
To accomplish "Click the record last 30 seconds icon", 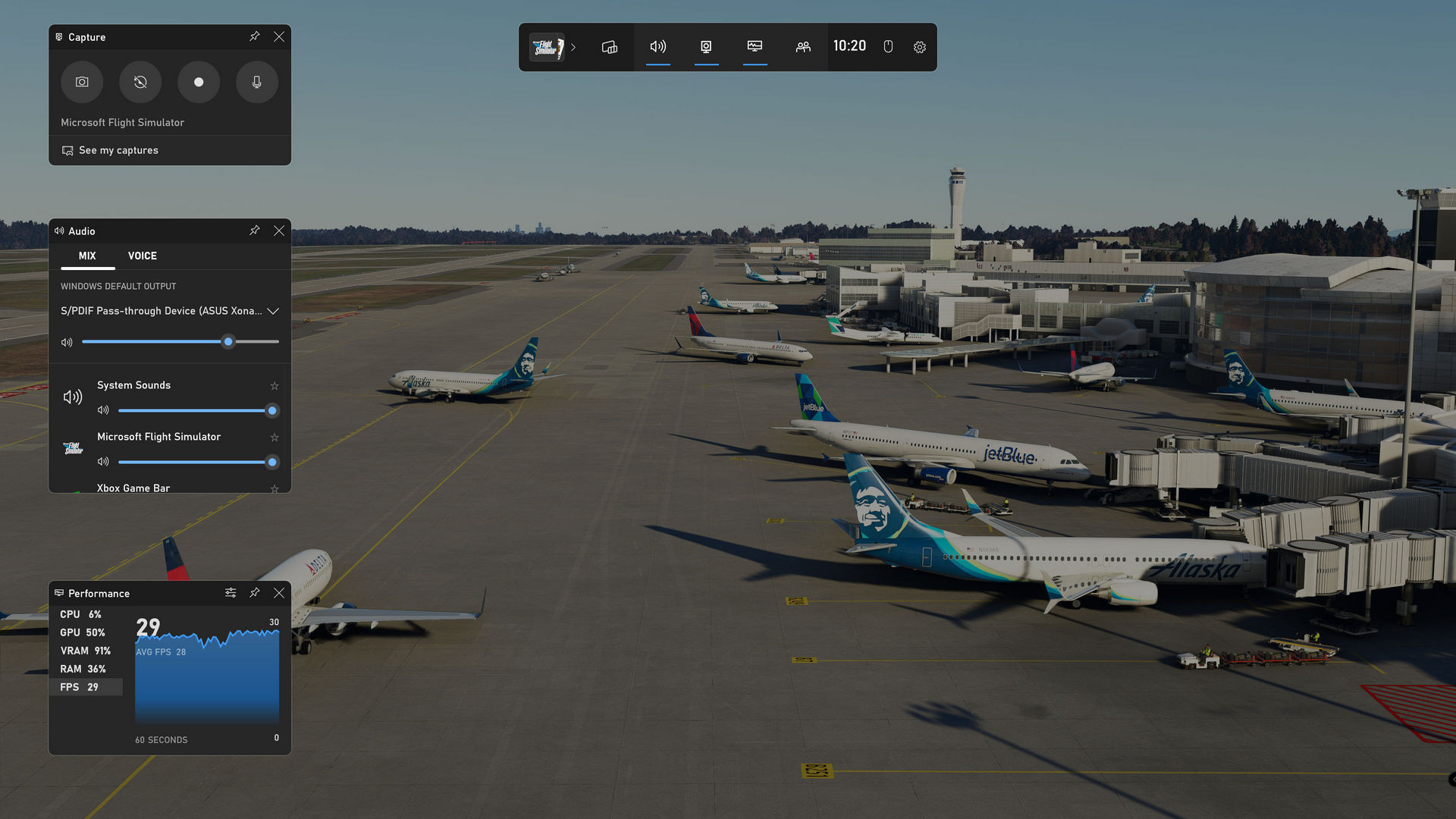I will pyautogui.click(x=140, y=82).
